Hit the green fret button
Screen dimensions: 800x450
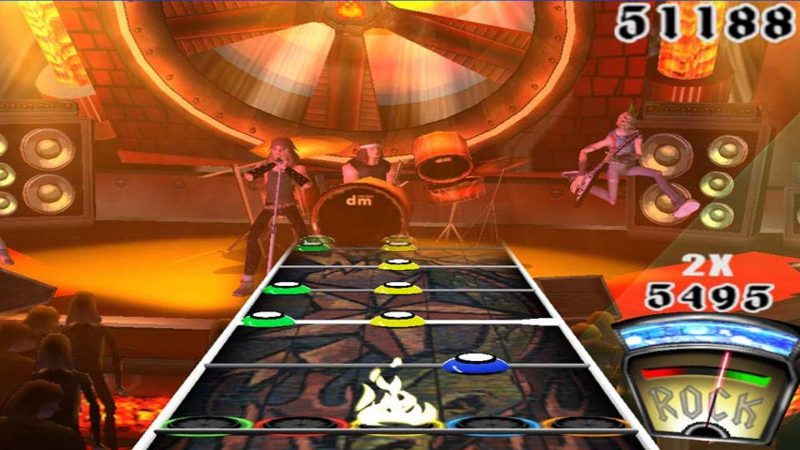(x=203, y=427)
